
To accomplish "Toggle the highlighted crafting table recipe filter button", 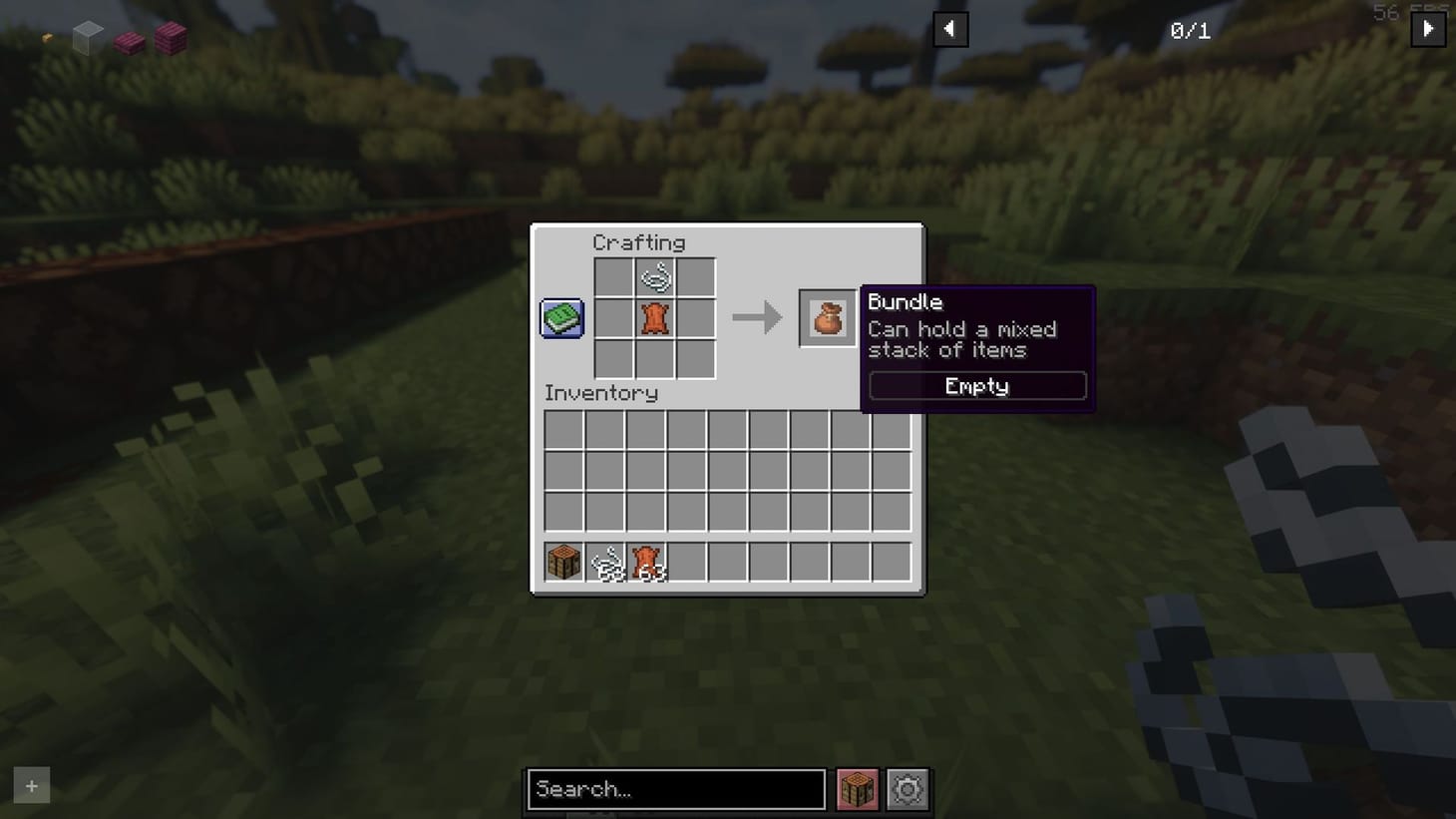I will click(x=856, y=789).
